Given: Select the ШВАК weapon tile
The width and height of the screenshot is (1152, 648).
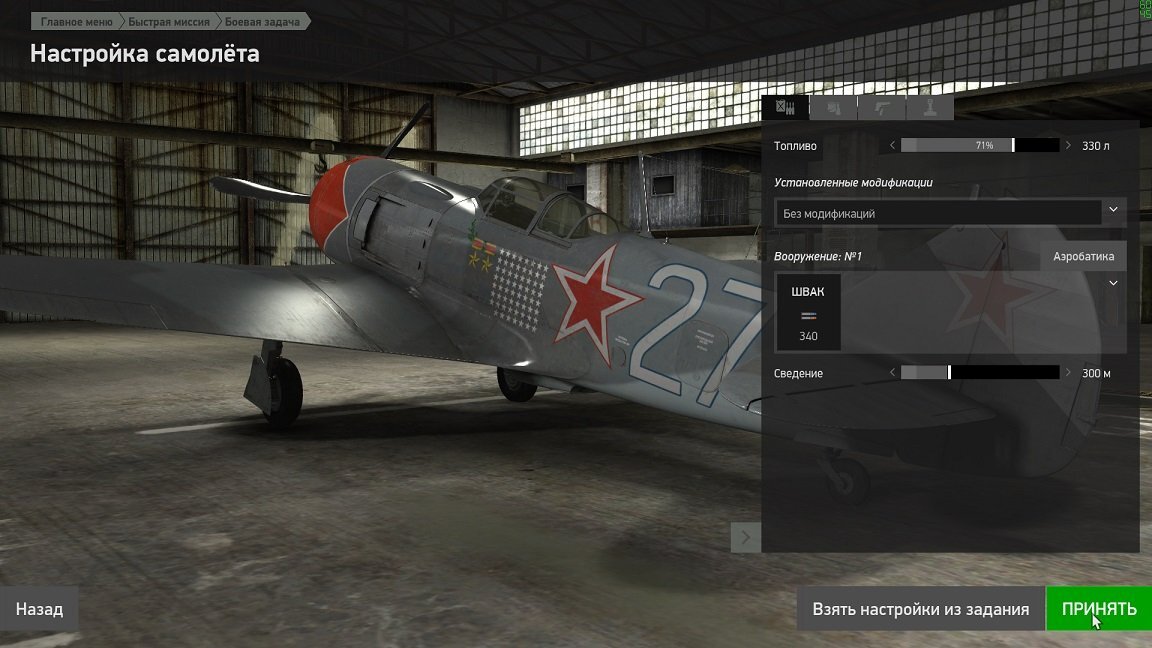Looking at the screenshot, I should tap(808, 313).
